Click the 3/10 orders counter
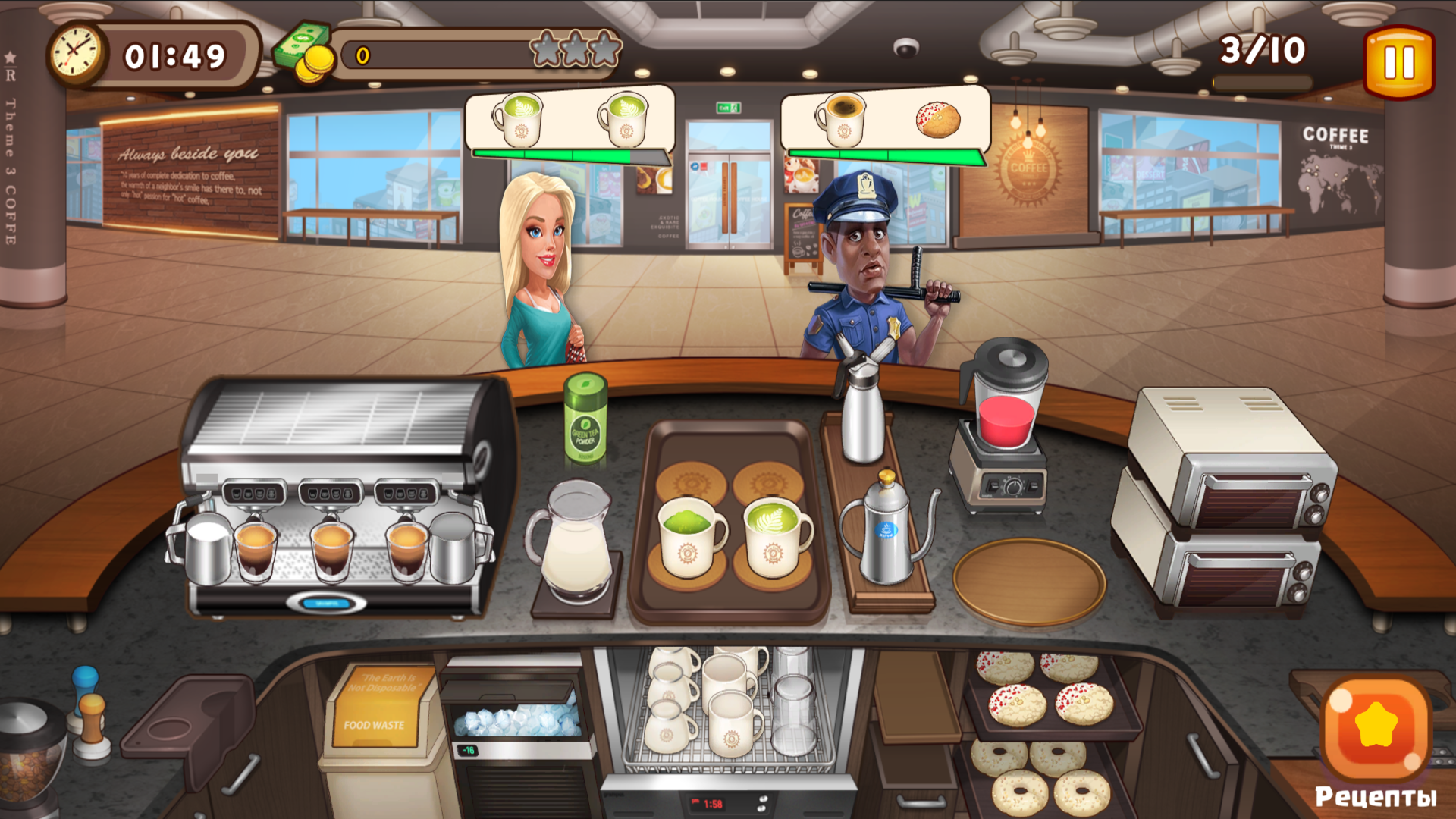1456x819 pixels. pyautogui.click(x=1261, y=50)
